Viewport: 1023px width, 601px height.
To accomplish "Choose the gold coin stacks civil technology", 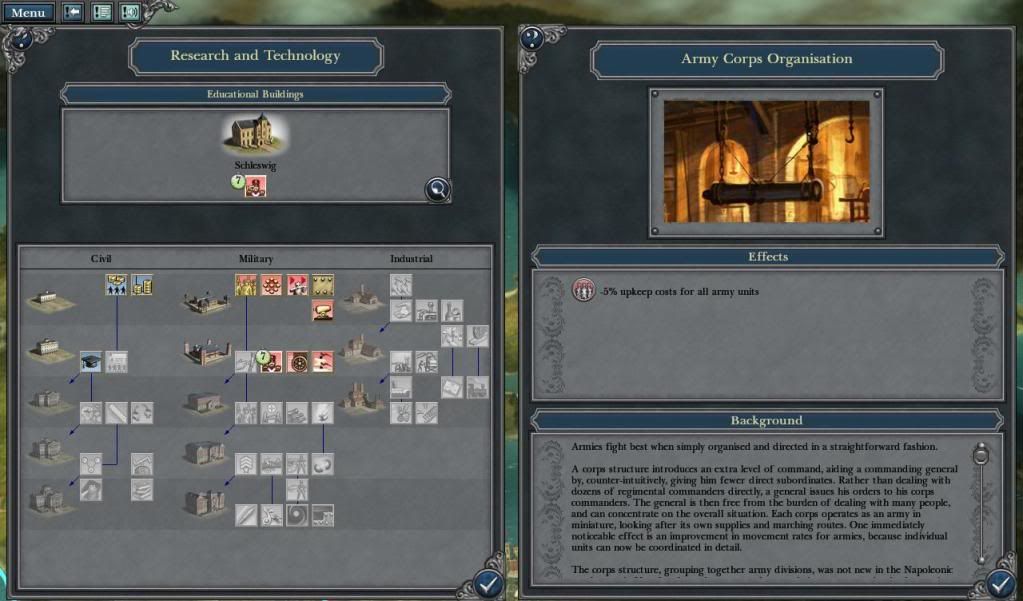I will tap(142, 285).
